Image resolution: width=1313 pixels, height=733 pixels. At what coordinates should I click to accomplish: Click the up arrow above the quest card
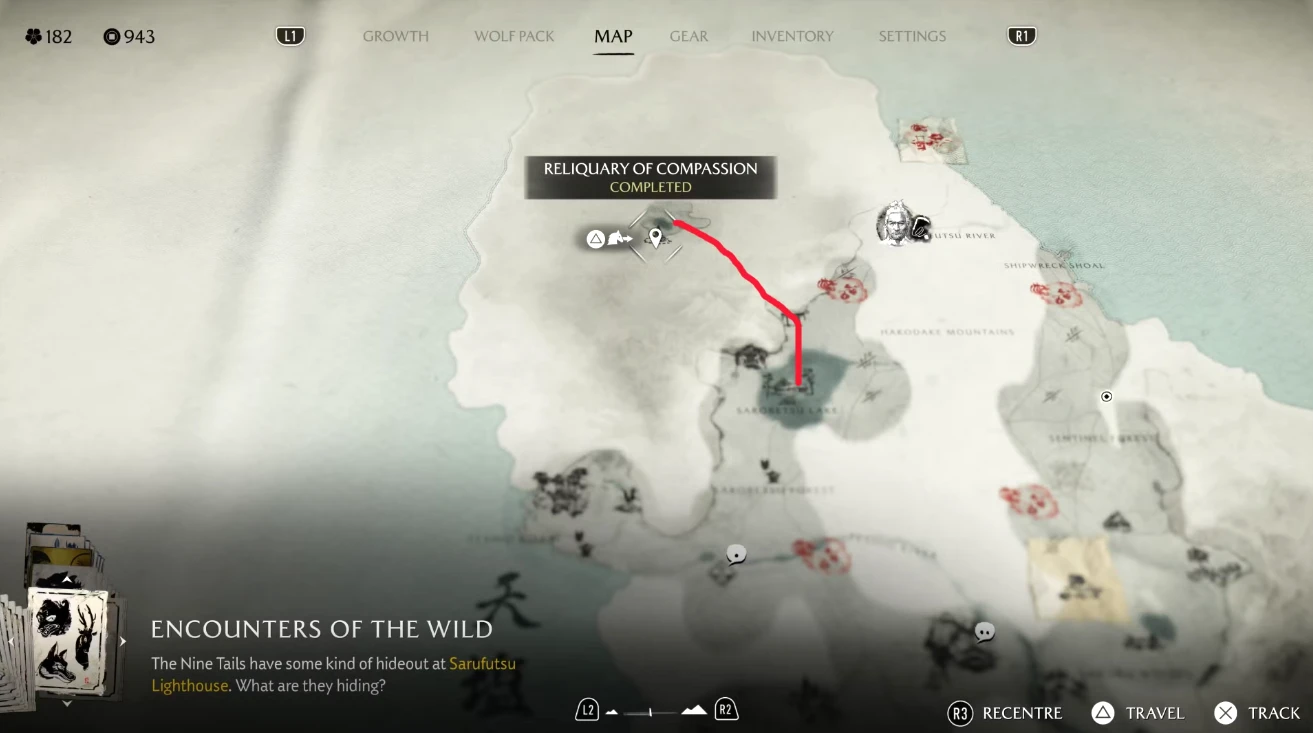click(x=67, y=579)
